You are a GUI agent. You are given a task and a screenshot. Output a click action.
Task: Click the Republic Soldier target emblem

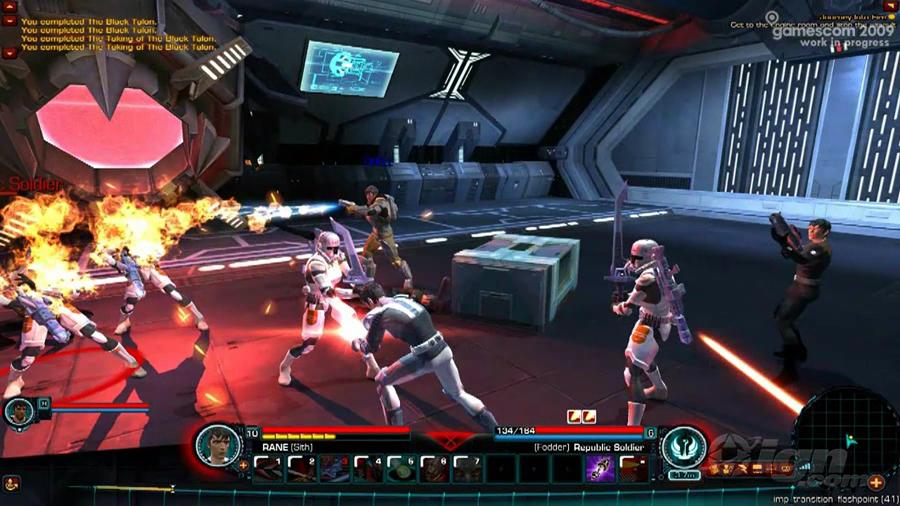684,446
